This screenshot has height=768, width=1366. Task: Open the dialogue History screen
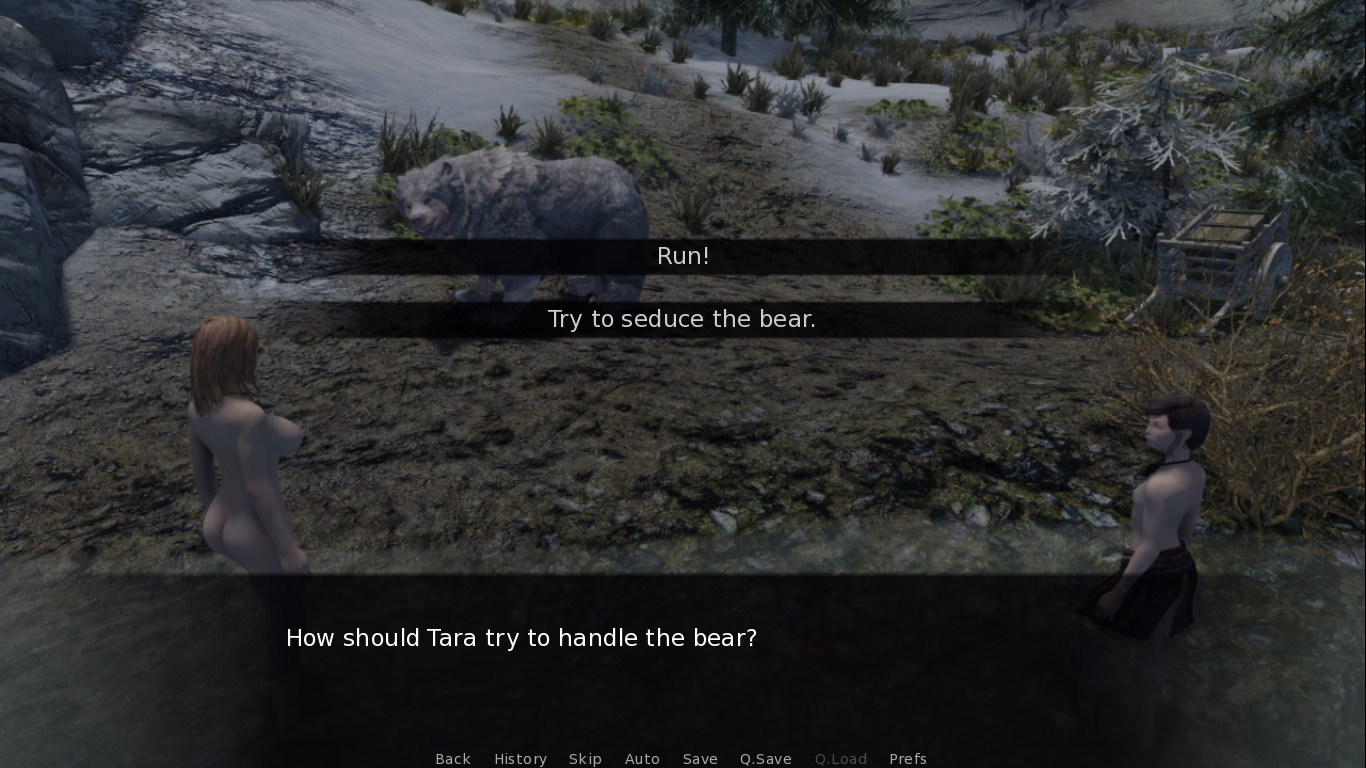pos(520,759)
